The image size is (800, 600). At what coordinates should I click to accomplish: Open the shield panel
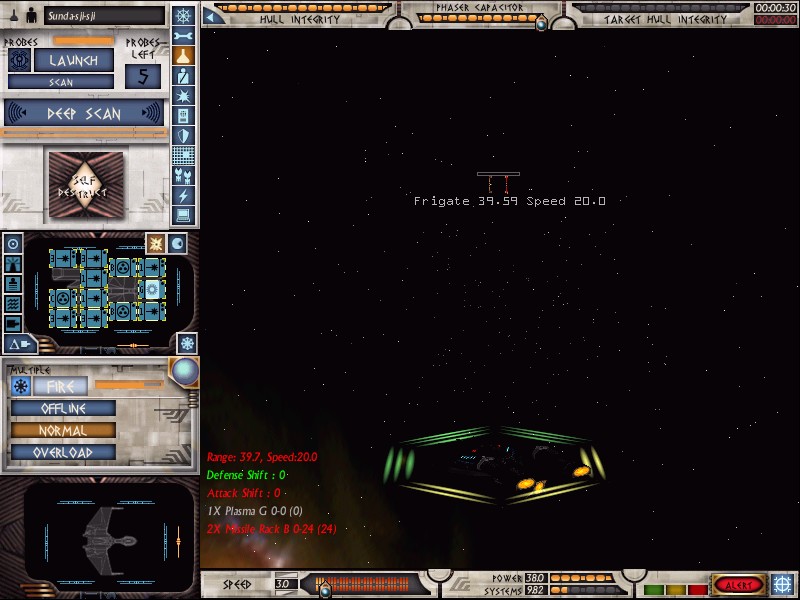pos(183,136)
